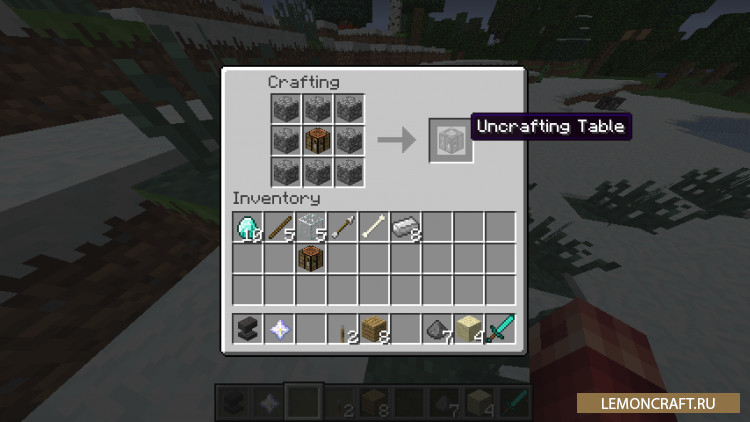Grab the 8 iron ingots
750x422 pixels.
[x=405, y=227]
